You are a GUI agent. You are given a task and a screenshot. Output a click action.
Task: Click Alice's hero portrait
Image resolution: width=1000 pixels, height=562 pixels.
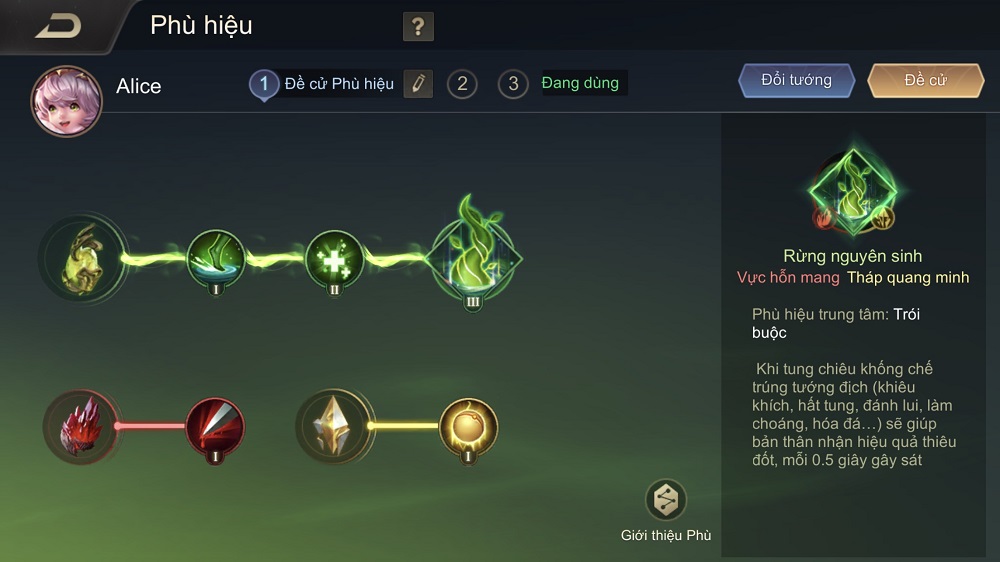[x=66, y=101]
